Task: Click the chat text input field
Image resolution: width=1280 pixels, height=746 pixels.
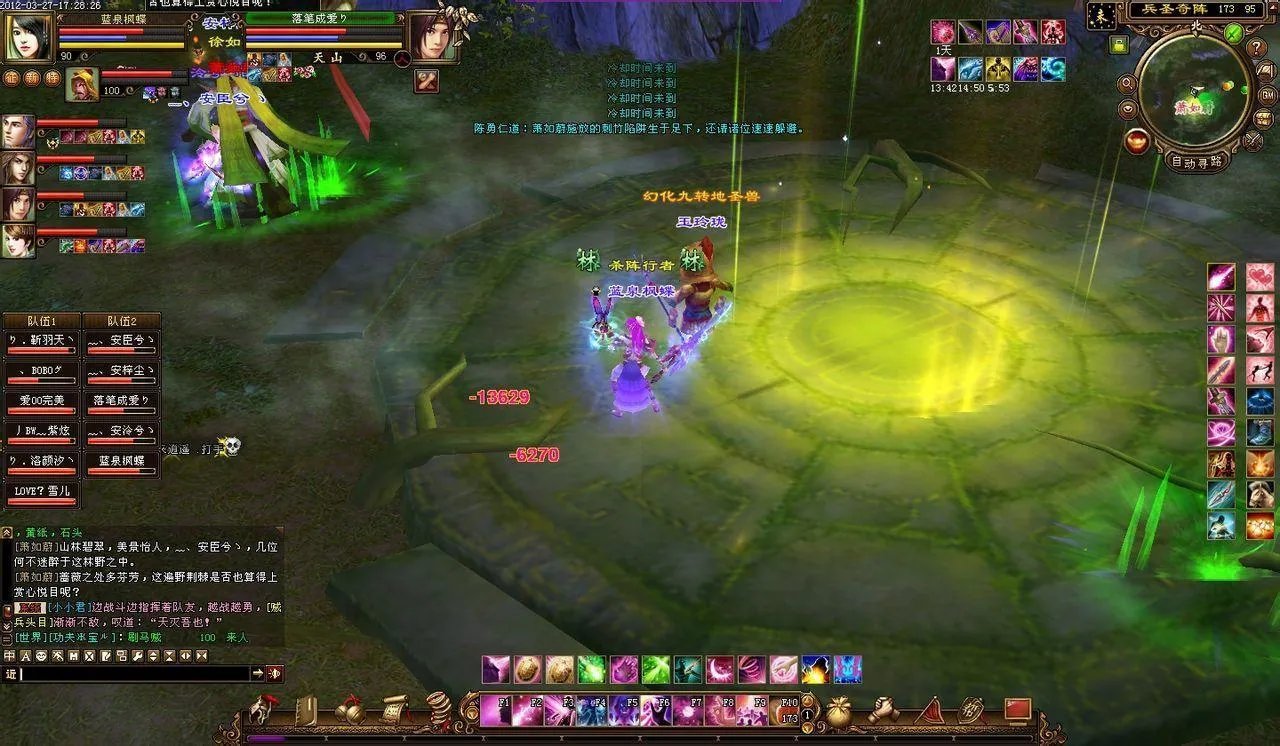Action: click(x=135, y=674)
